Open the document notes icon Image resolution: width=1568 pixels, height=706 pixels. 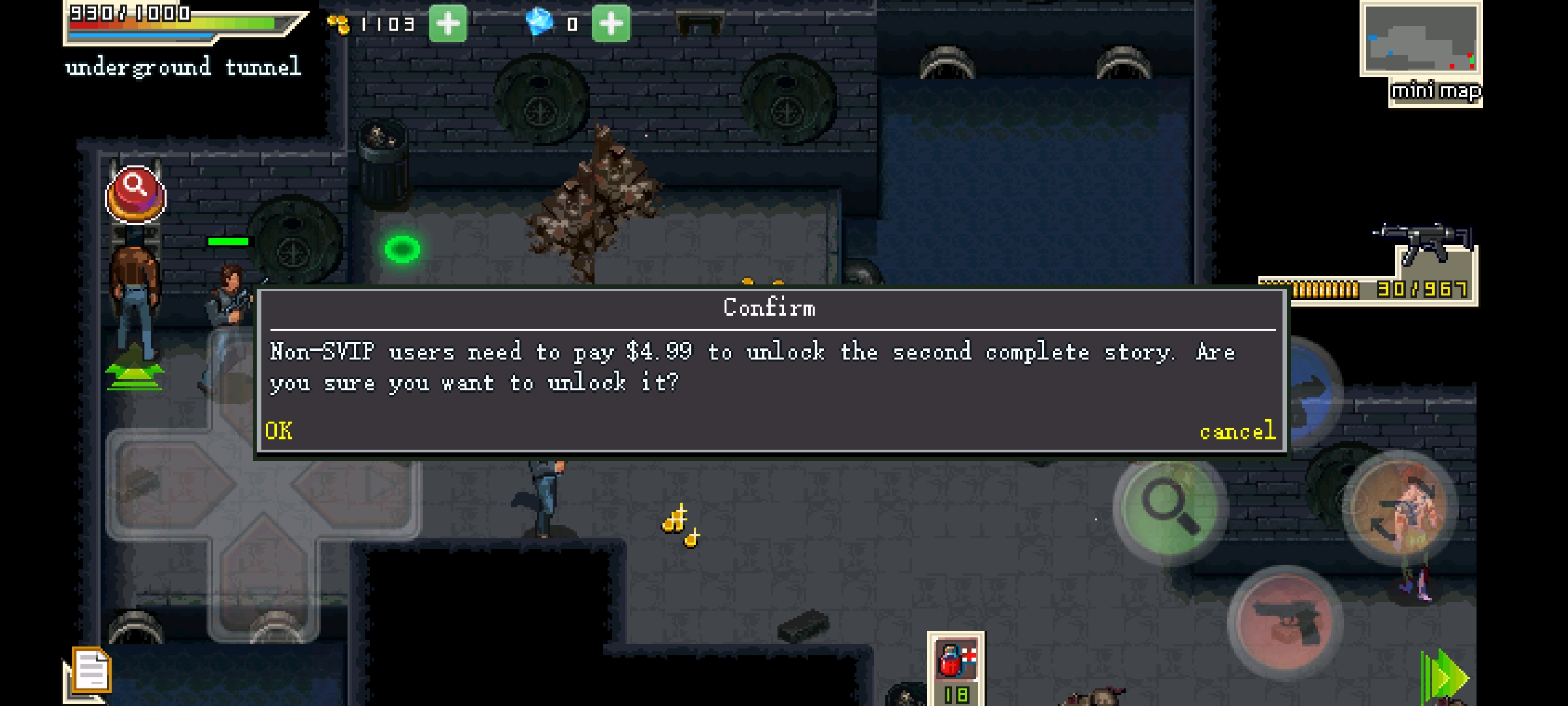[91, 671]
